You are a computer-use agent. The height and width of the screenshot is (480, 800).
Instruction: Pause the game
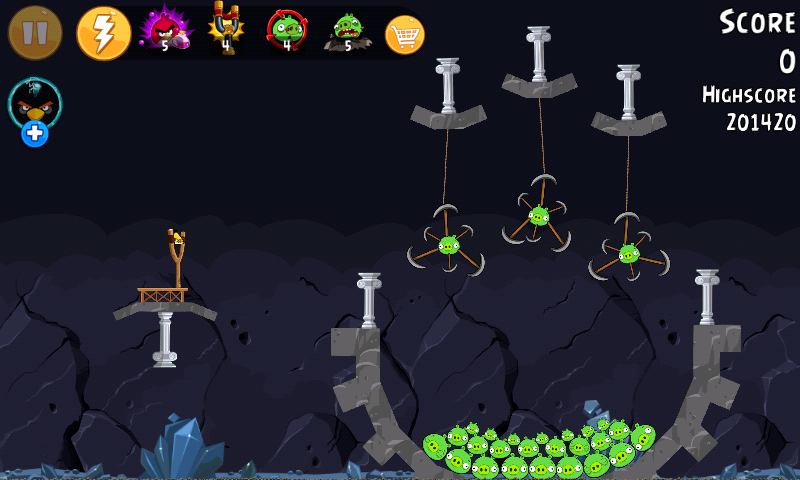pyautogui.click(x=35, y=33)
